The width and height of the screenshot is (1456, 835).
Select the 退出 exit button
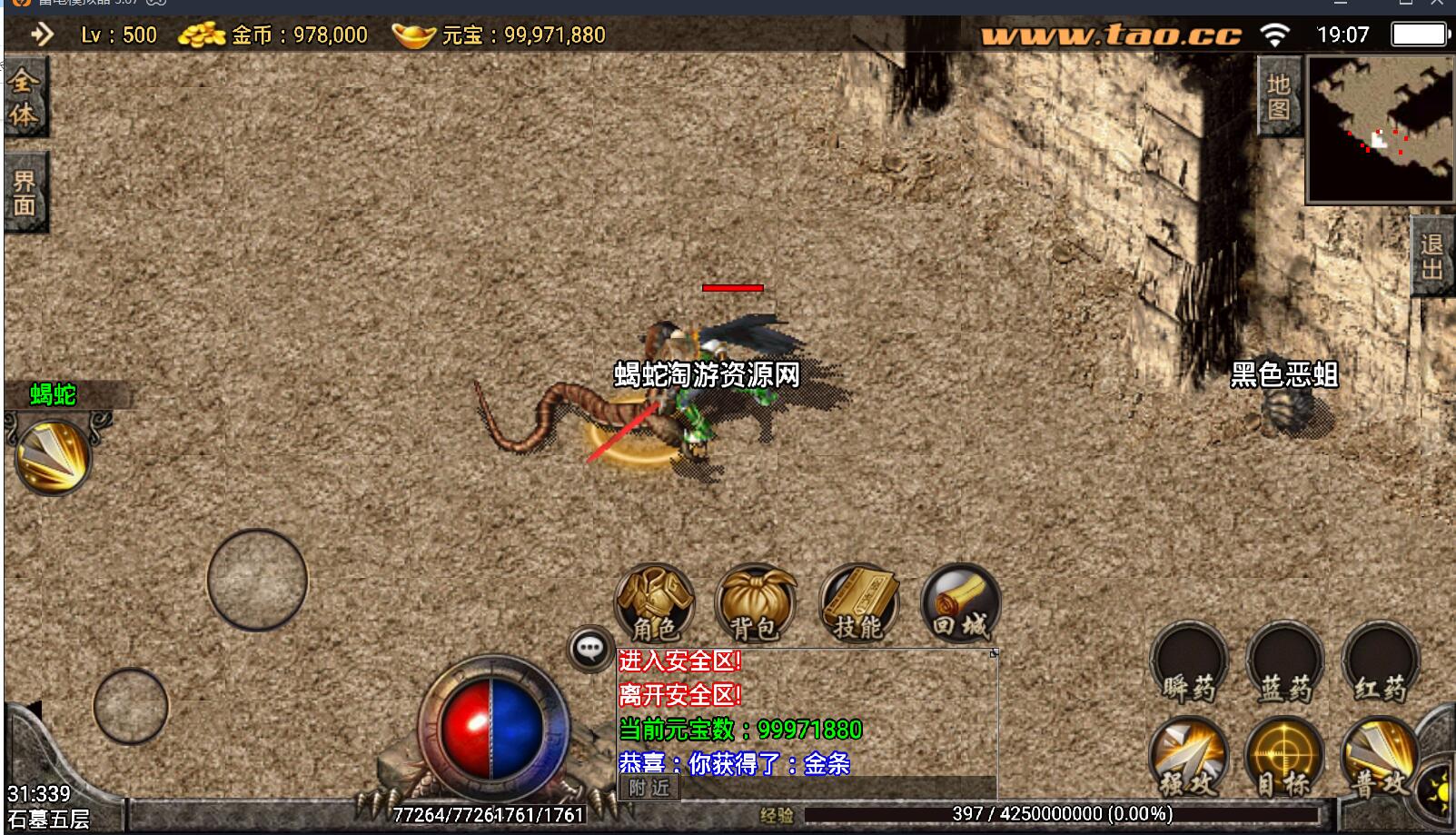point(1432,256)
